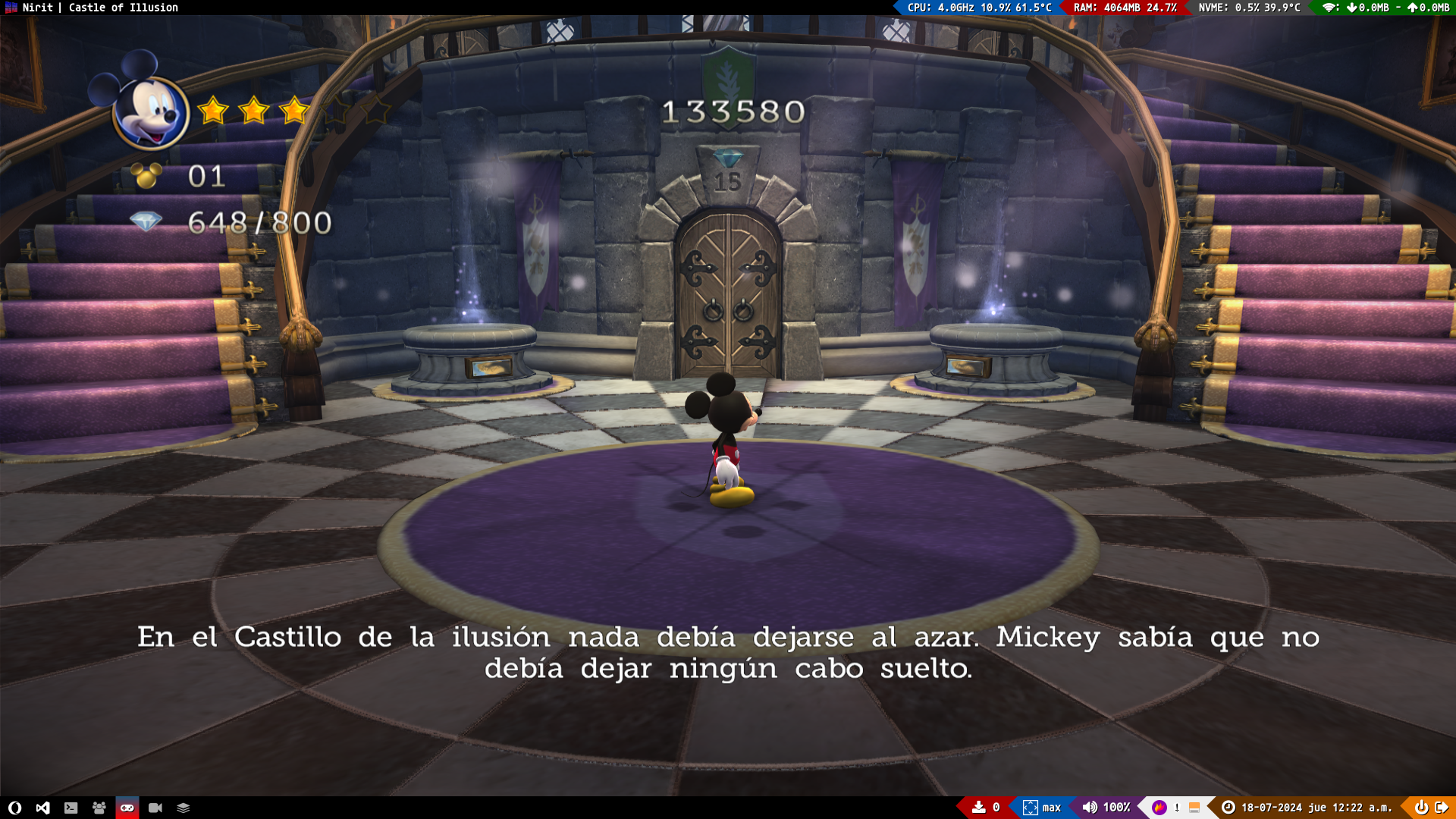1456x819 pixels.
Task: Switch to the terminal workspace icon
Action: pos(71,808)
